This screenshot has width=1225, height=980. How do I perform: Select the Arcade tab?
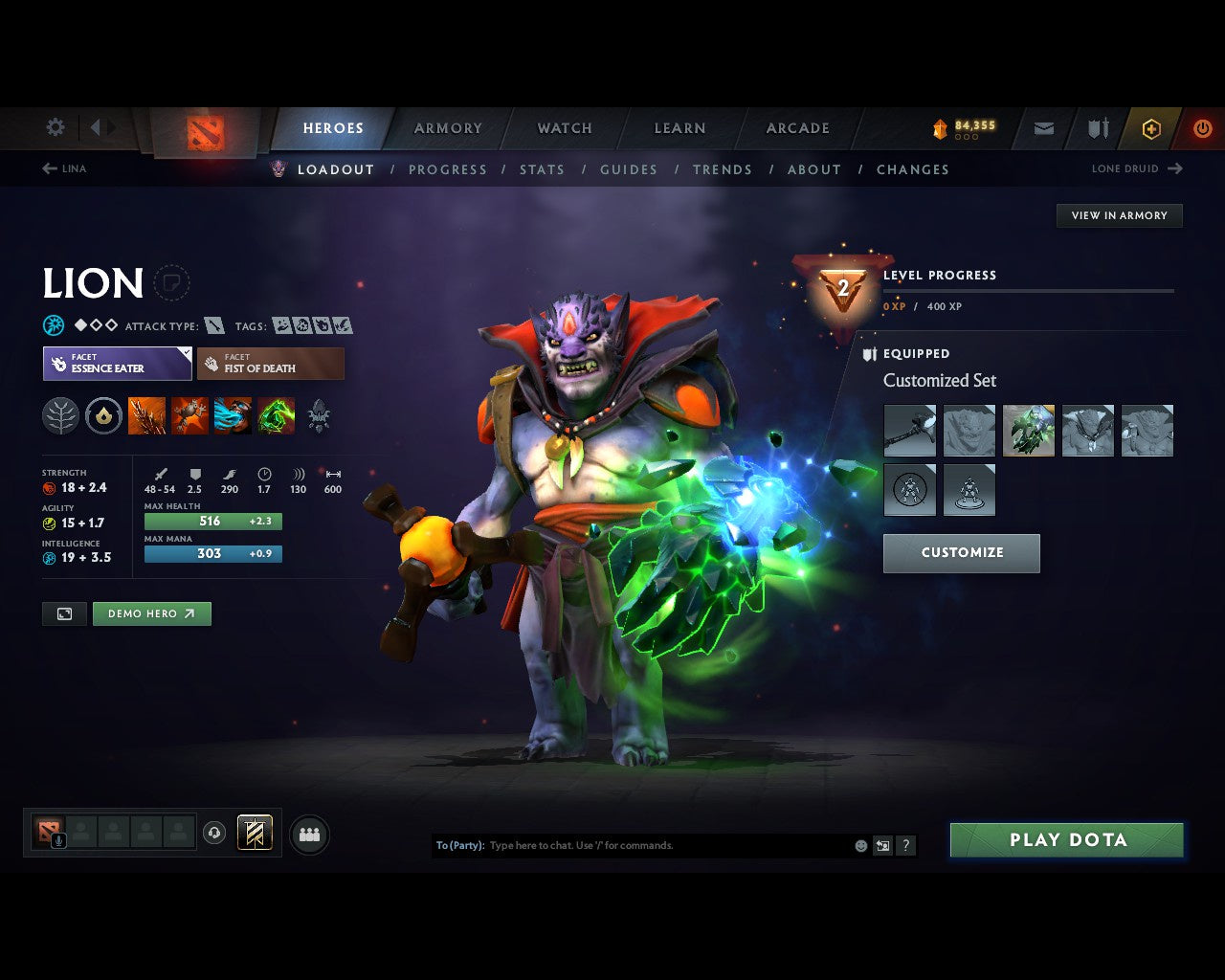[797, 128]
